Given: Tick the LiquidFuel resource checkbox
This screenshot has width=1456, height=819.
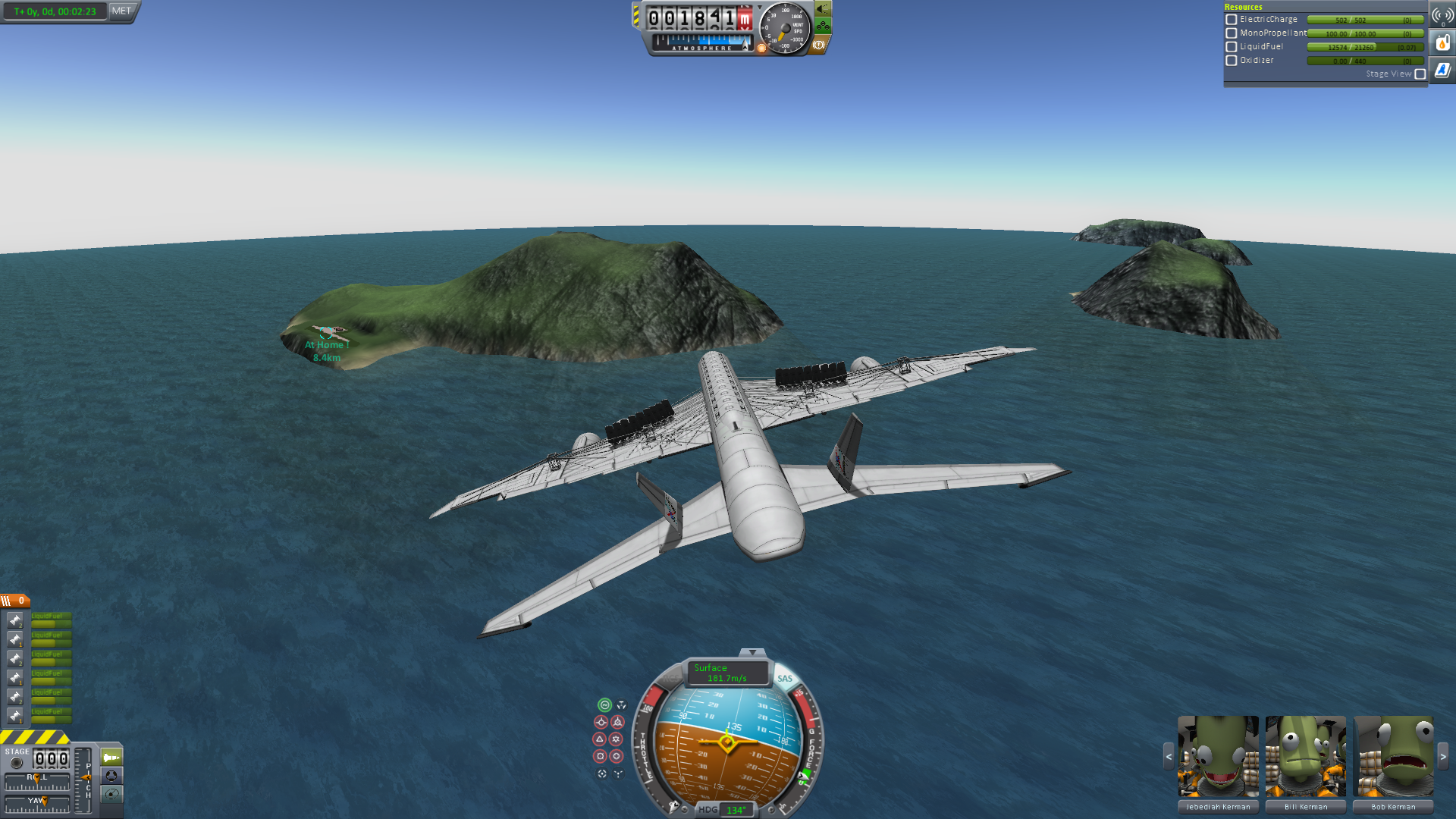Looking at the screenshot, I should point(1232,47).
